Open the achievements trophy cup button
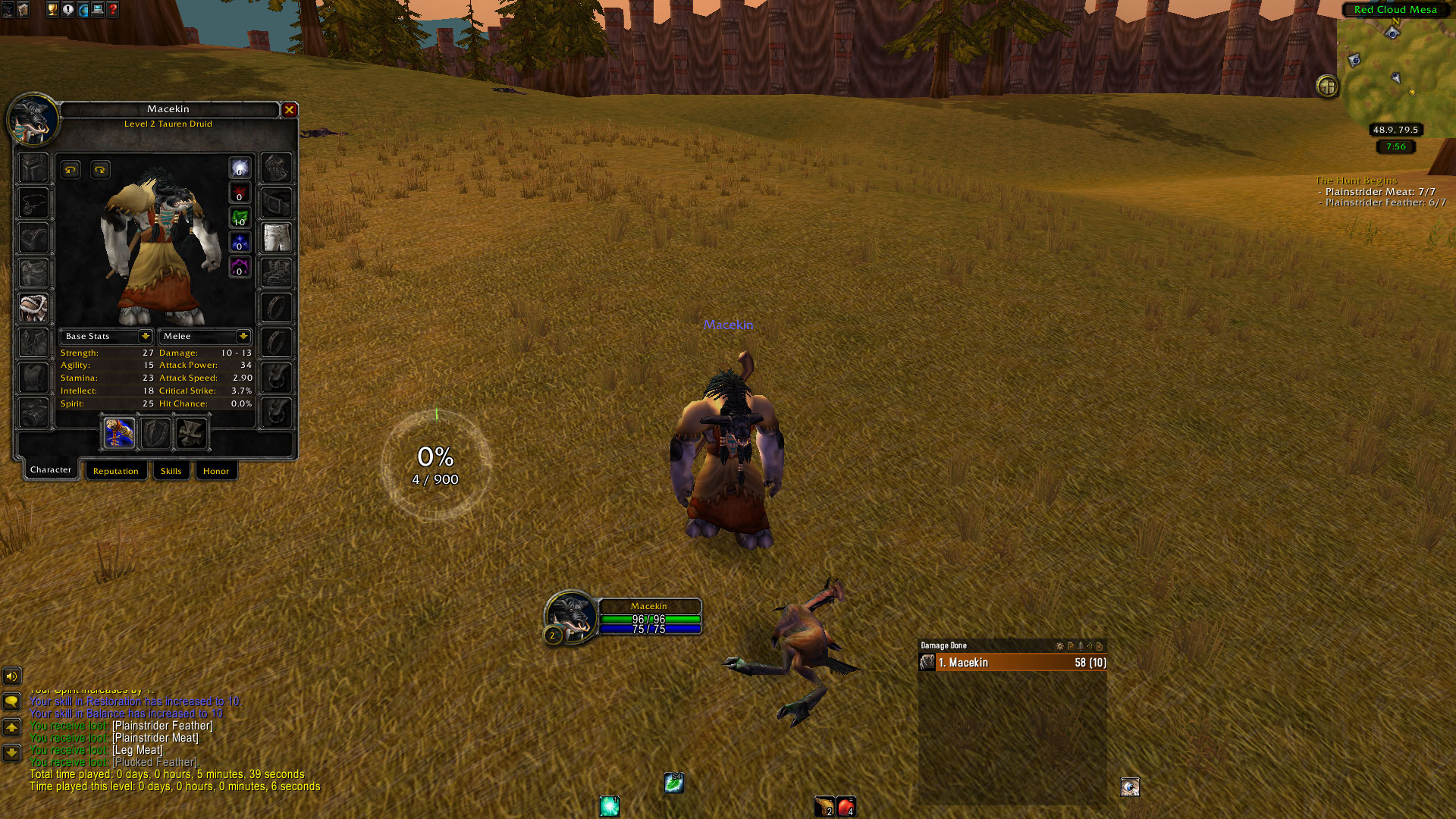Screen dimensions: 1456x819 click(x=52, y=10)
